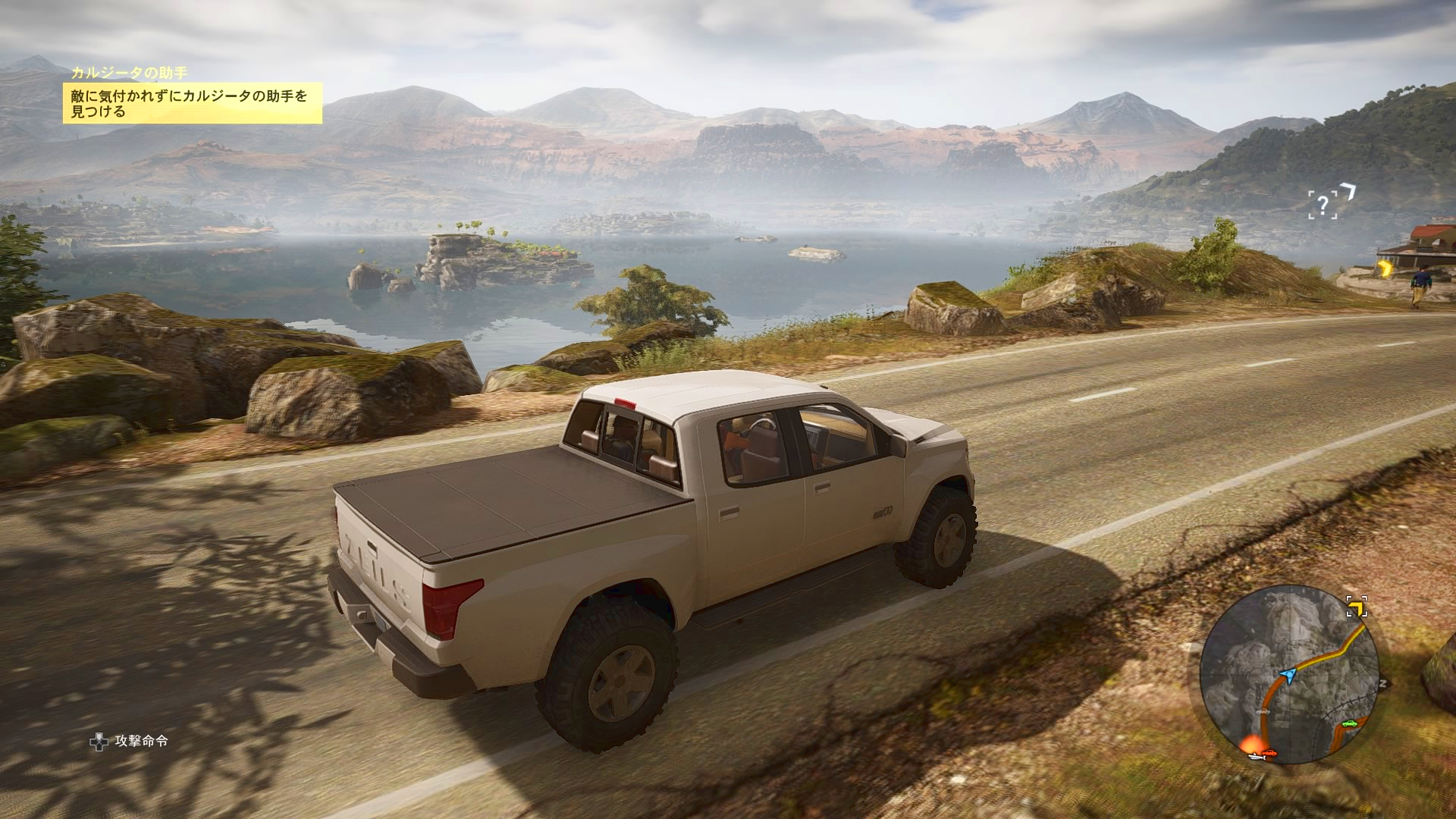Click the question mark marker over the hills
Viewport: 1456px width, 819px height.
click(1323, 204)
